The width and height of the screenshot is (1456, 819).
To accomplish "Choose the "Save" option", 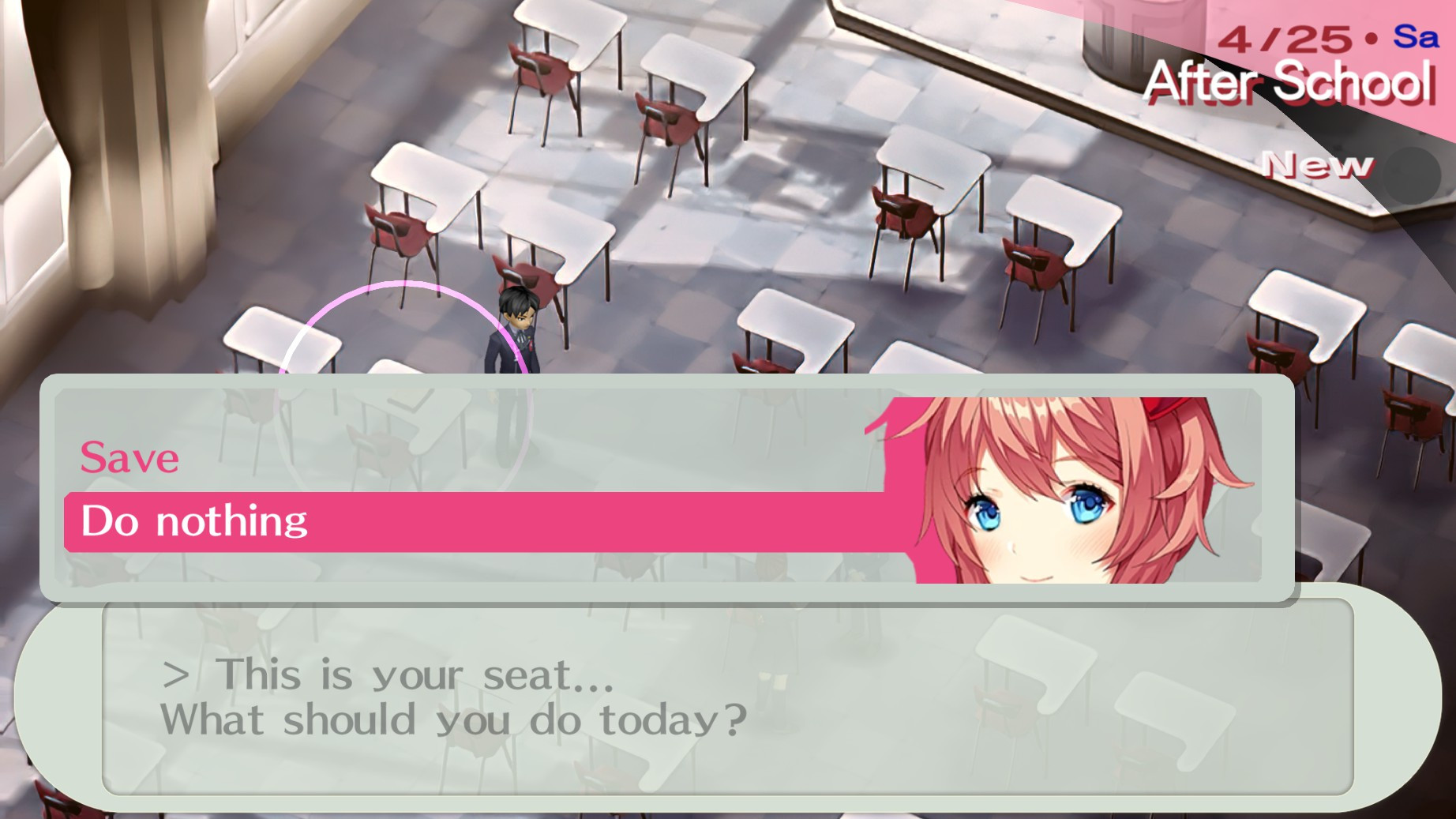I will 129,458.
